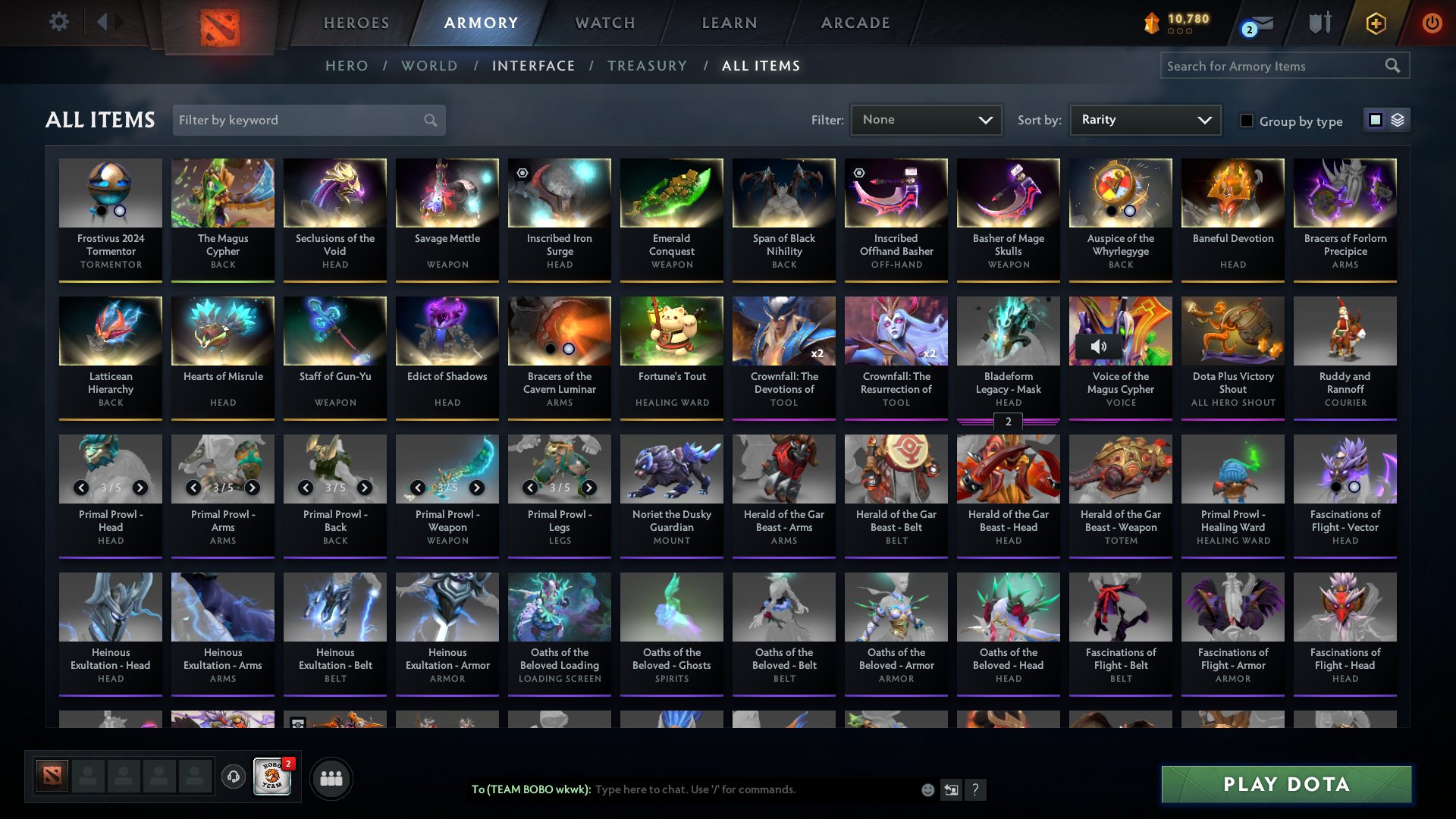The image size is (1456, 819).
Task: Open the Sort by Rarity dropdown
Action: [1144, 120]
